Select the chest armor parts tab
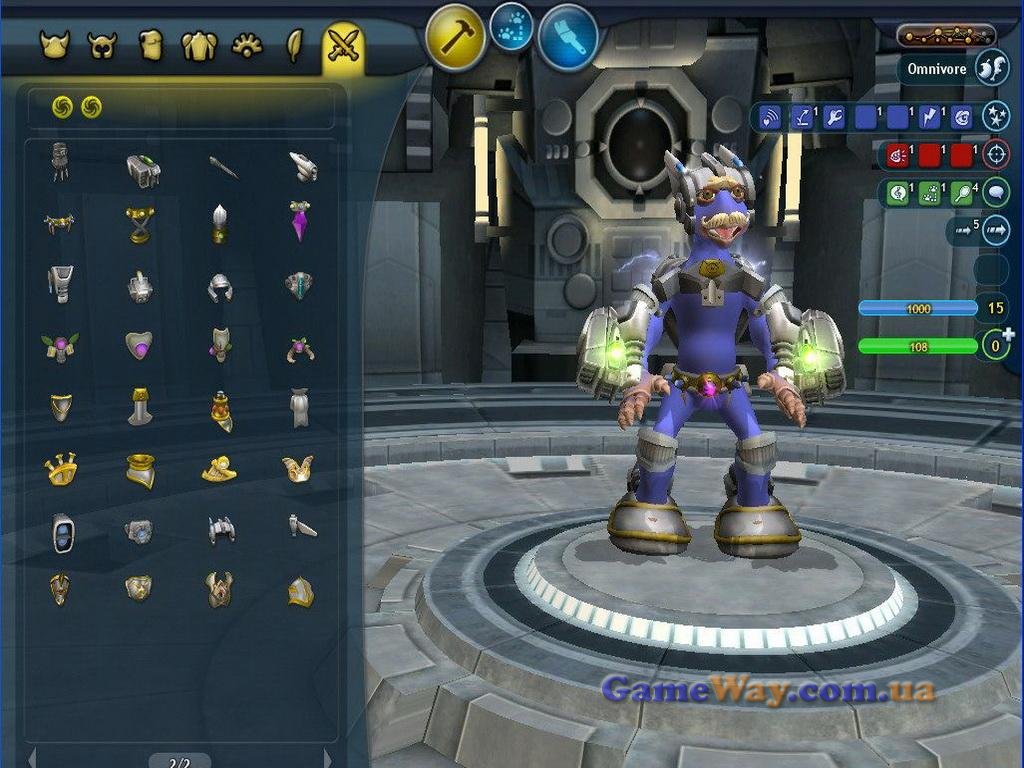Screen dimensions: 1024x768 click(151, 45)
